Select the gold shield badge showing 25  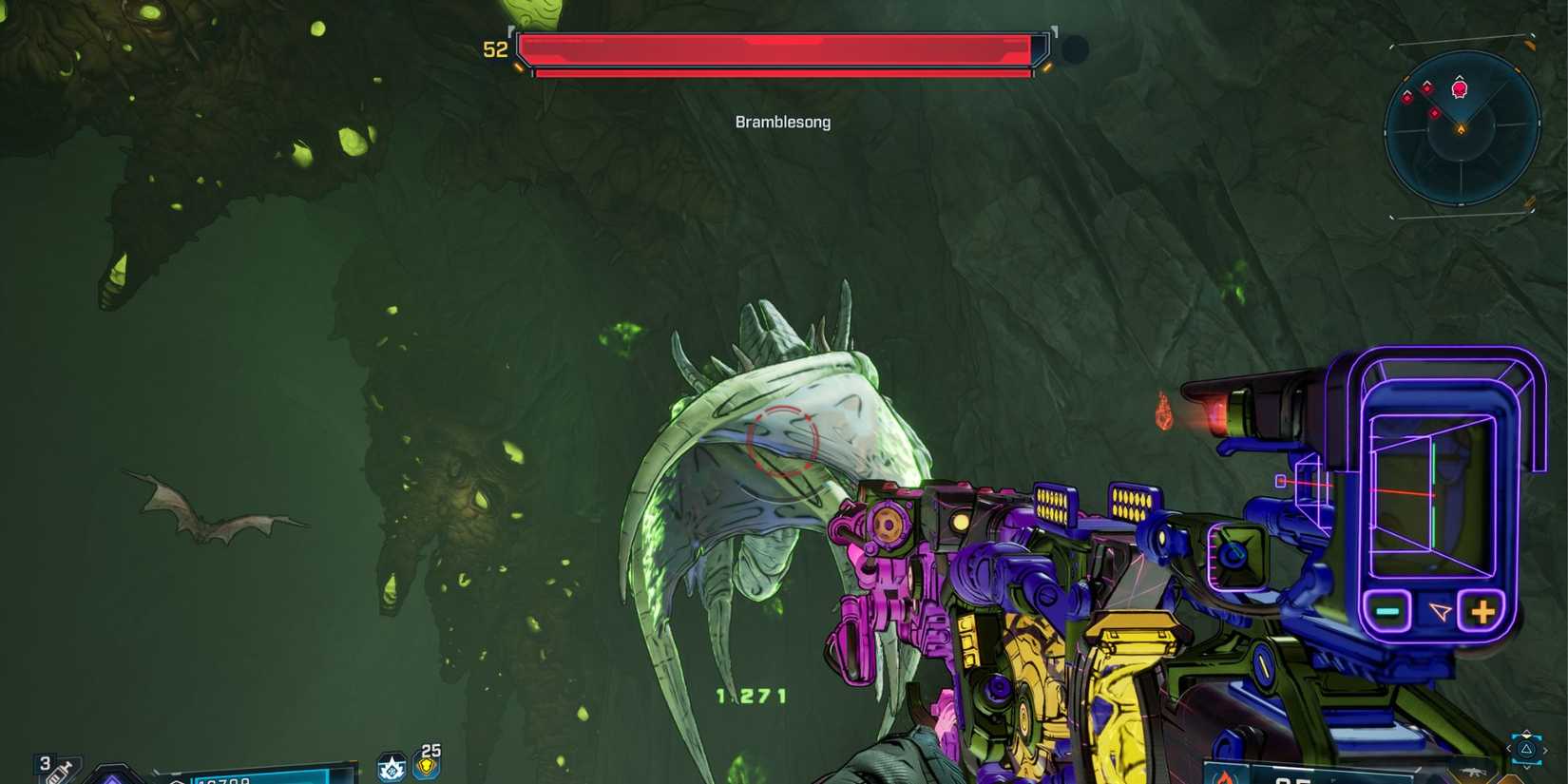pyautogui.click(x=428, y=765)
